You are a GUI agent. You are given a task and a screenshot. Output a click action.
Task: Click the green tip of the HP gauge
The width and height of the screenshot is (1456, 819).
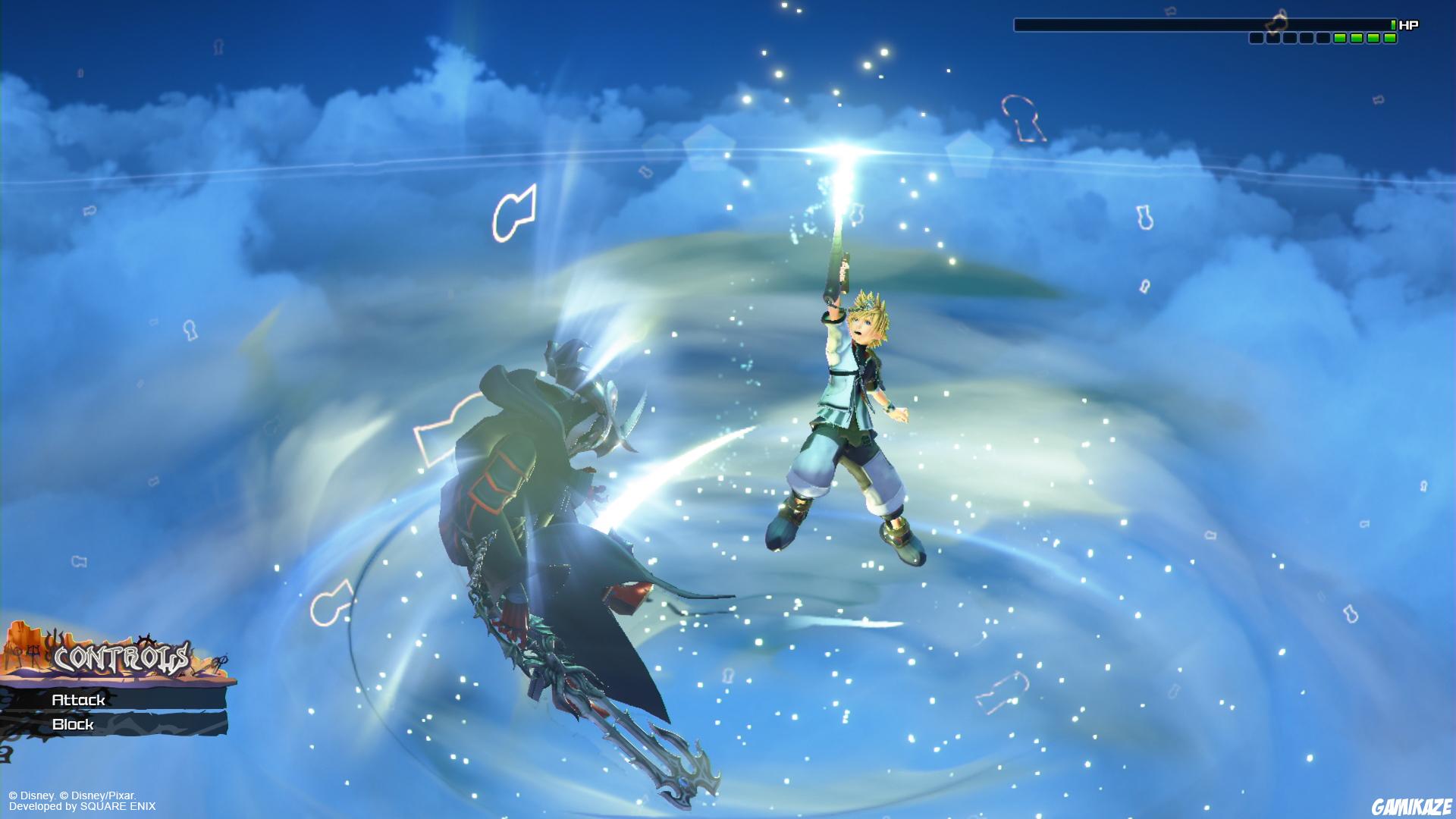tap(1394, 24)
